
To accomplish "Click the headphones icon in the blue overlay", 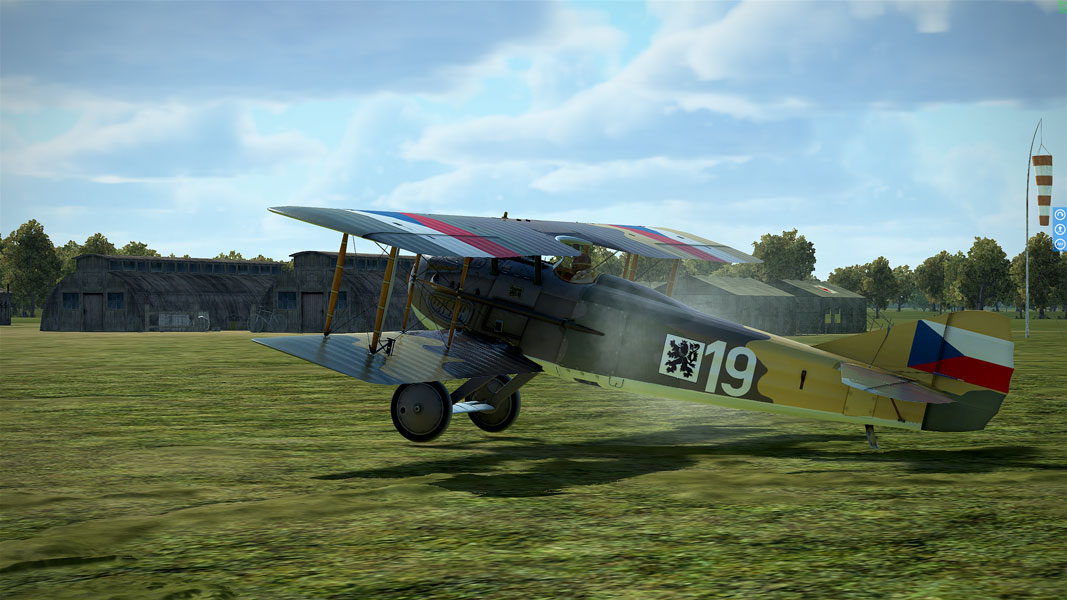I will pyautogui.click(x=1060, y=214).
